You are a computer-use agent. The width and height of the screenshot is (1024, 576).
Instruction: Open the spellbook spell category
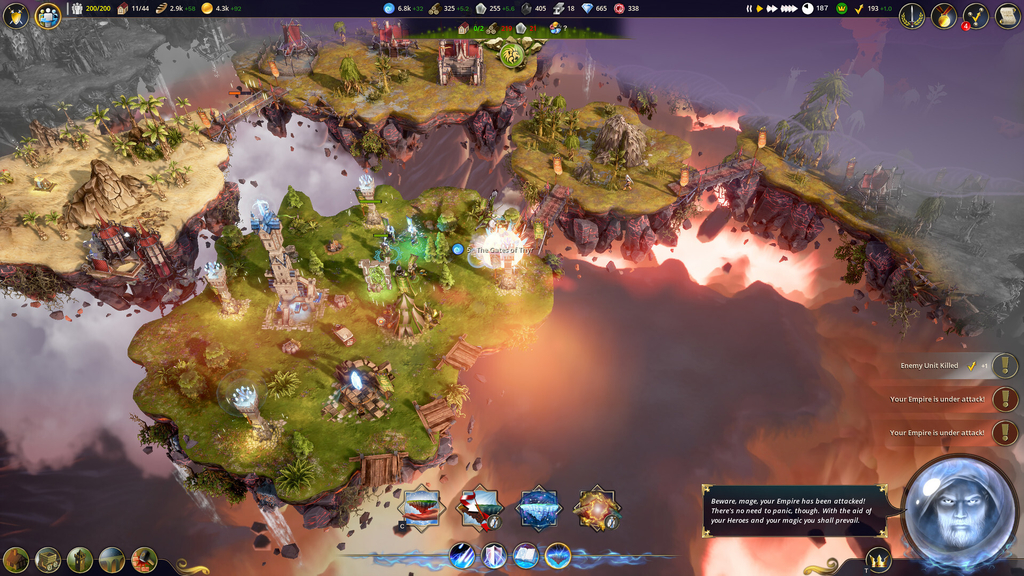coord(526,555)
